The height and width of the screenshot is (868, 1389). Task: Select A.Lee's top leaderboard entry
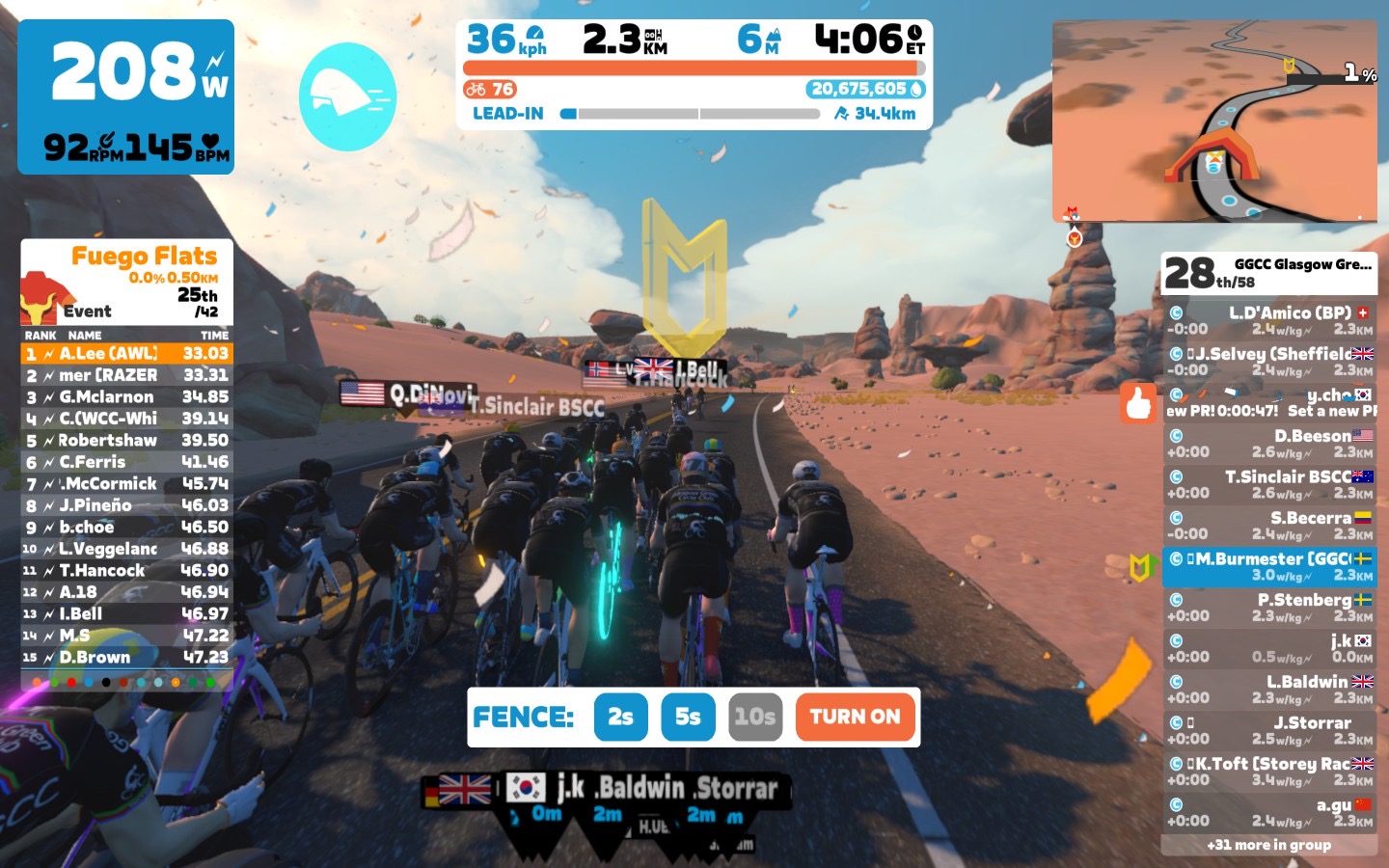(127, 354)
